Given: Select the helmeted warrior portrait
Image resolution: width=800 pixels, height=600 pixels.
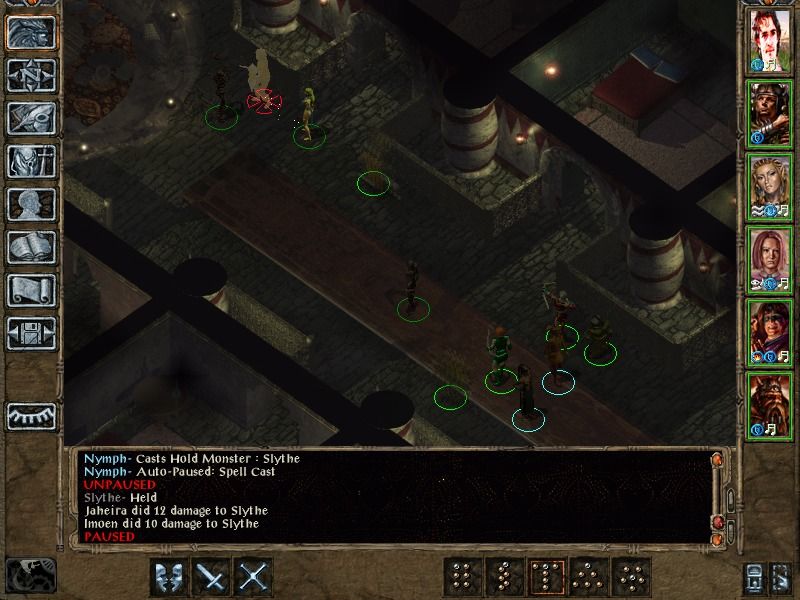Looking at the screenshot, I should click(769, 115).
